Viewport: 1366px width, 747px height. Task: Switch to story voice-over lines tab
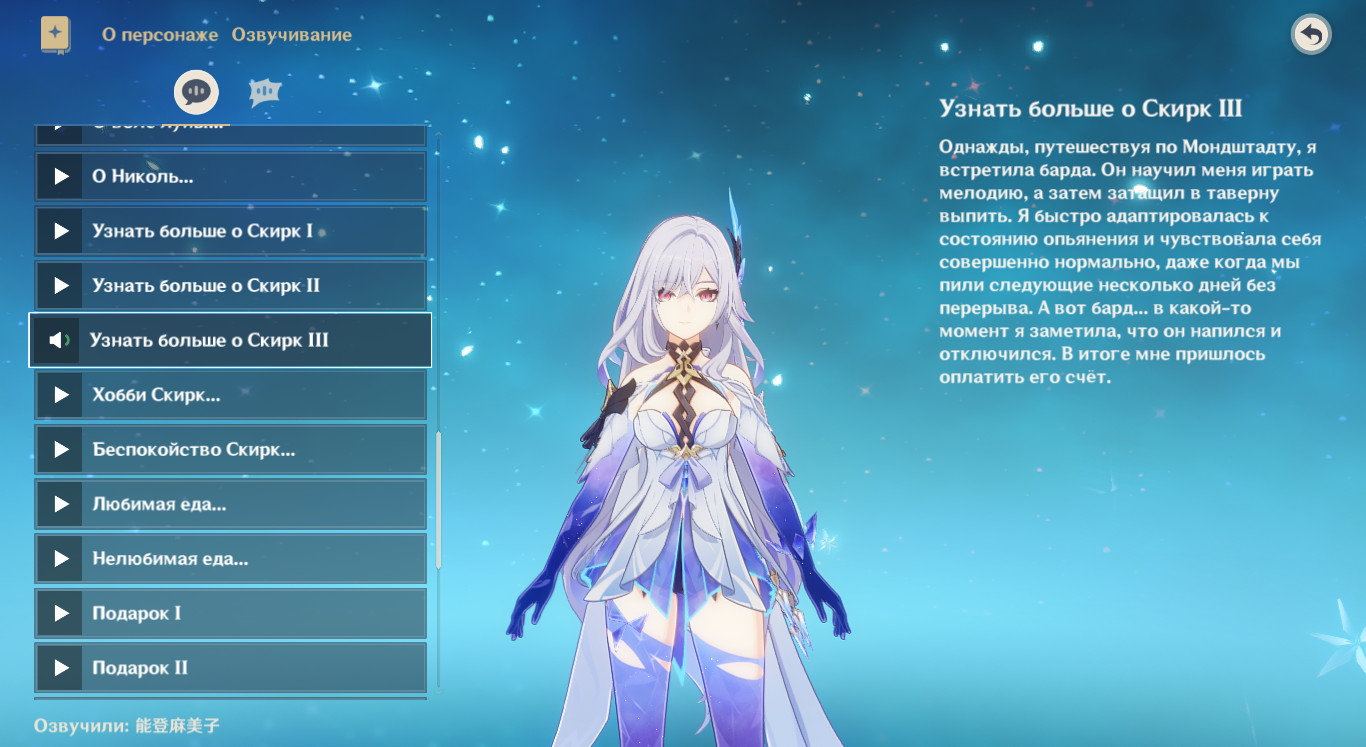click(x=196, y=92)
